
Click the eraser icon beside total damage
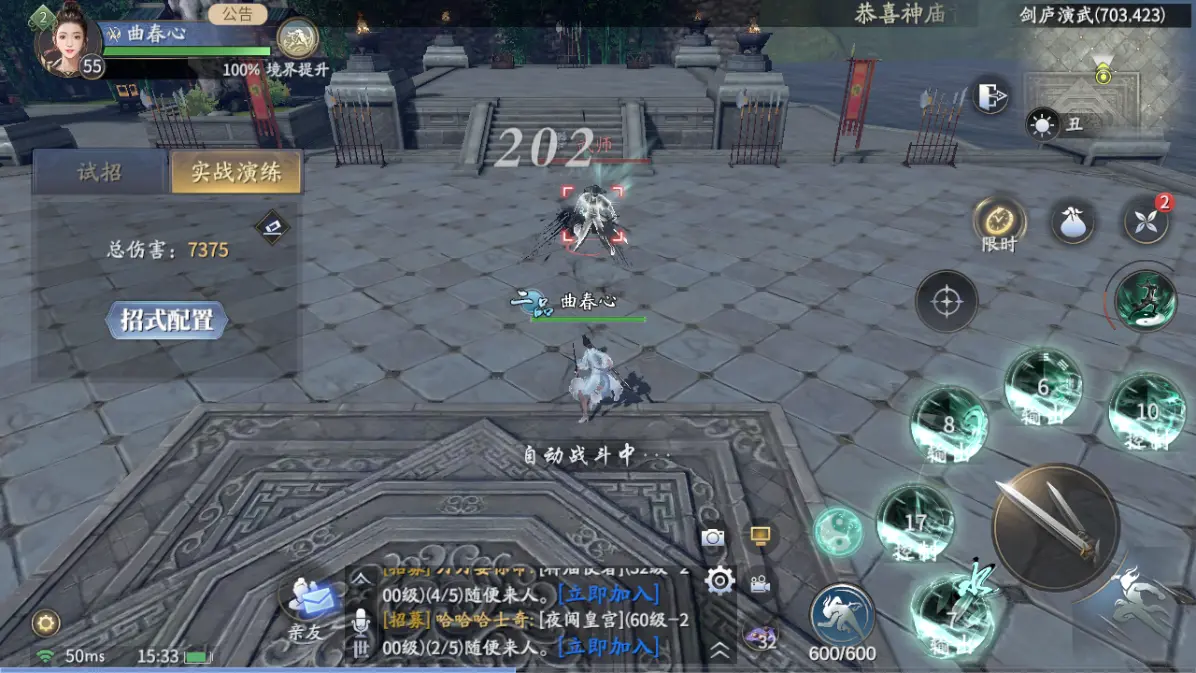(272, 227)
